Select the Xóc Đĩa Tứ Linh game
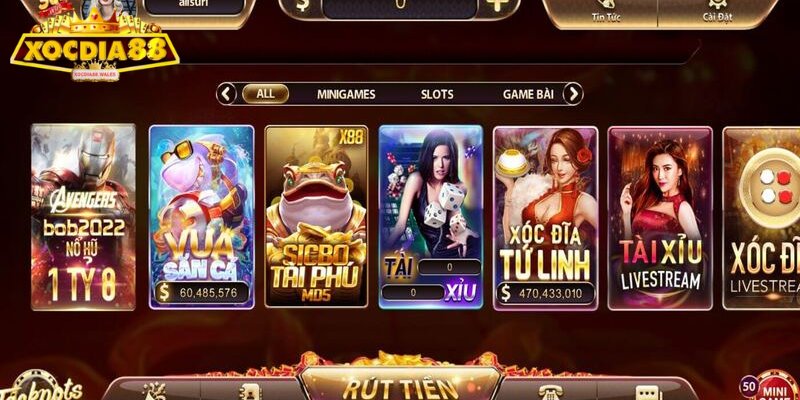 tap(546, 216)
